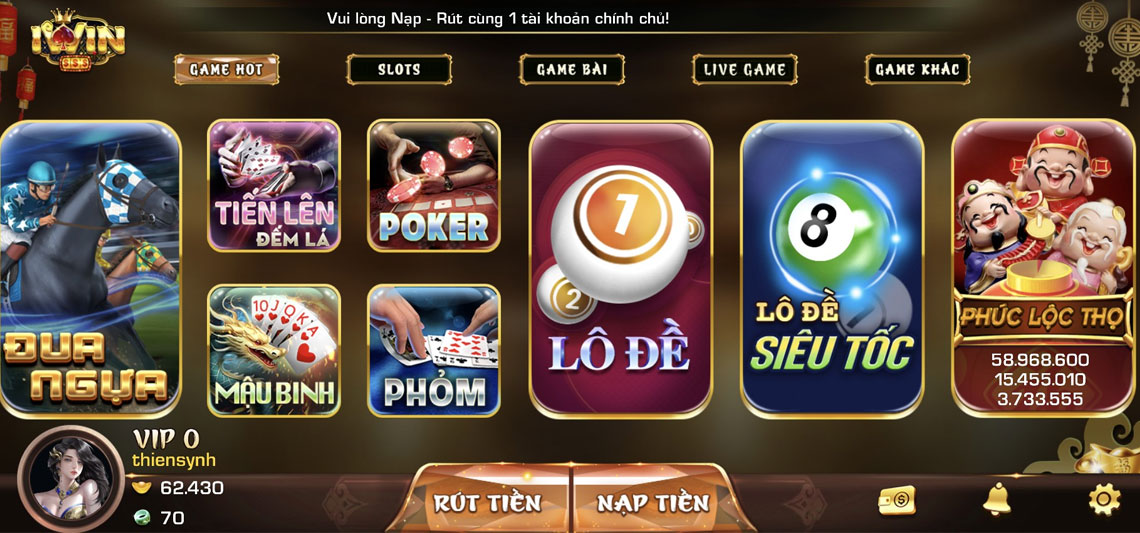
Task: Select the GAME BÀI tab
Action: 572,69
